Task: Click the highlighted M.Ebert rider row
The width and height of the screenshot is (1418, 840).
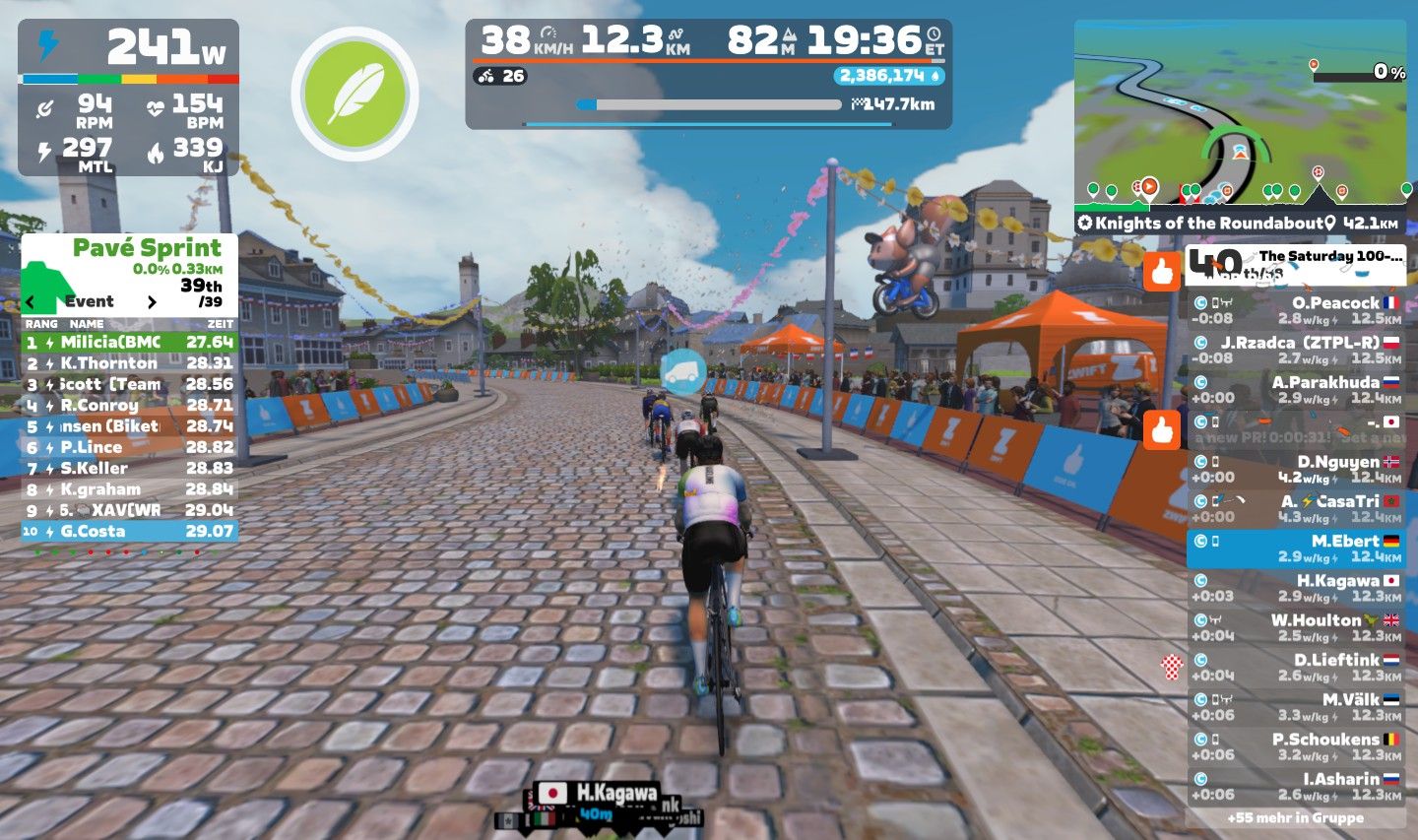Action: tap(1296, 549)
